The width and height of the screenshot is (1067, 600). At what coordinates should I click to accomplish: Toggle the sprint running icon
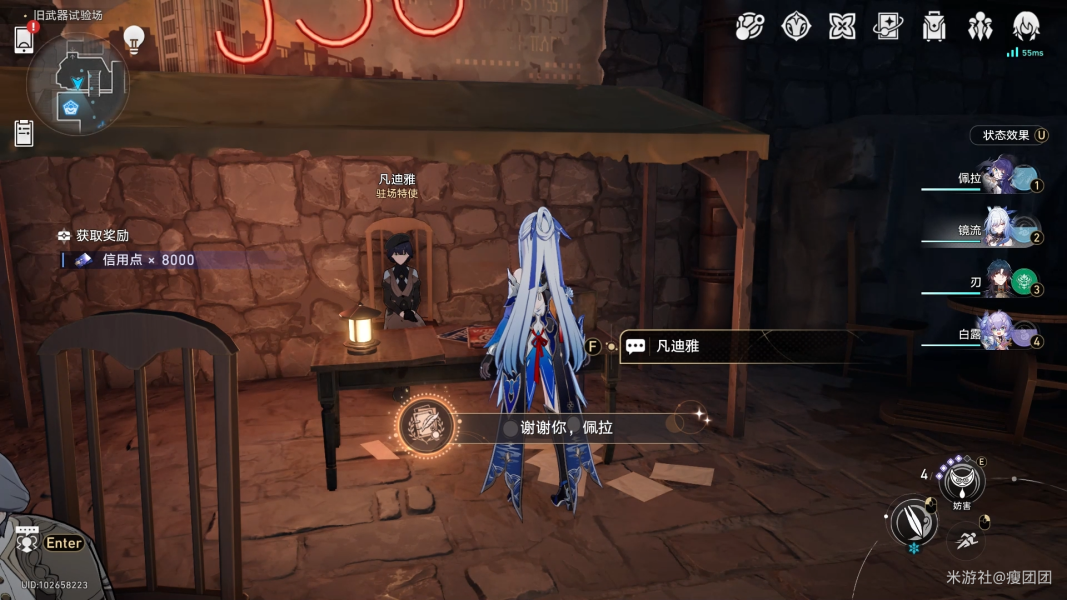[966, 541]
